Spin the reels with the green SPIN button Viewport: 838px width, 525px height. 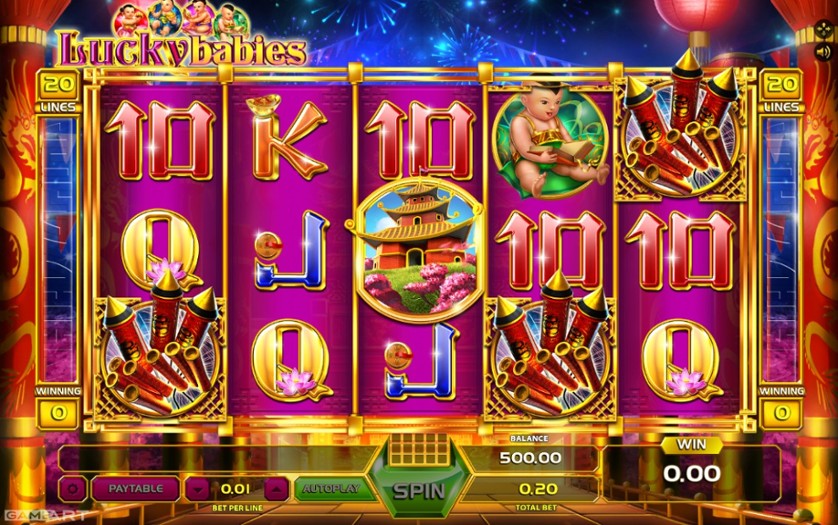(x=417, y=491)
